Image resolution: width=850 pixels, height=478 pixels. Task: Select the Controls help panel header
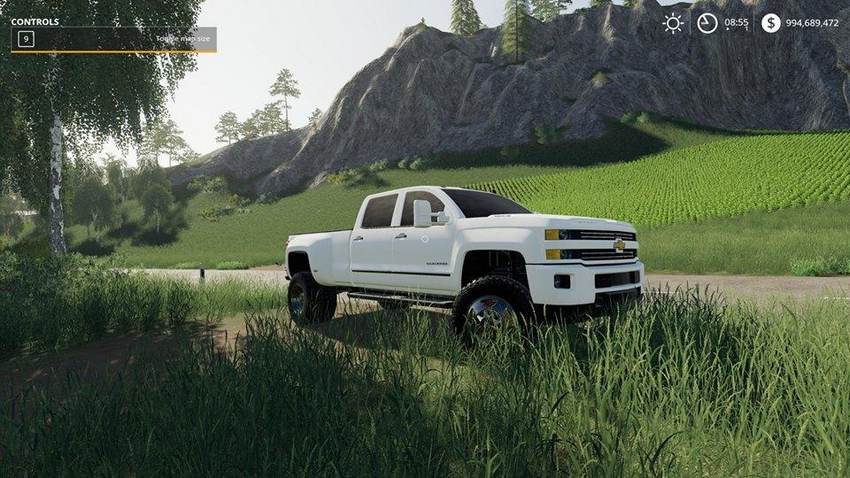(x=35, y=21)
